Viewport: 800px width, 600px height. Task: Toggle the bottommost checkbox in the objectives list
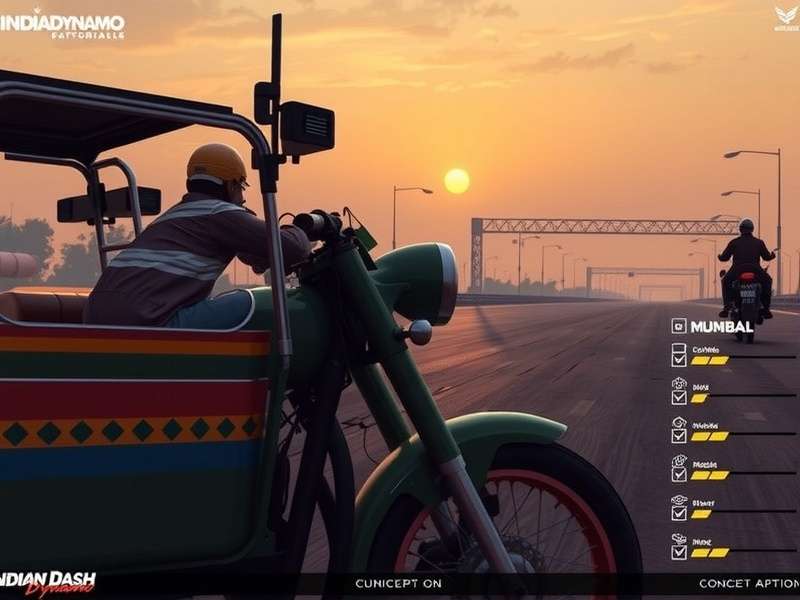pyautogui.click(x=679, y=547)
